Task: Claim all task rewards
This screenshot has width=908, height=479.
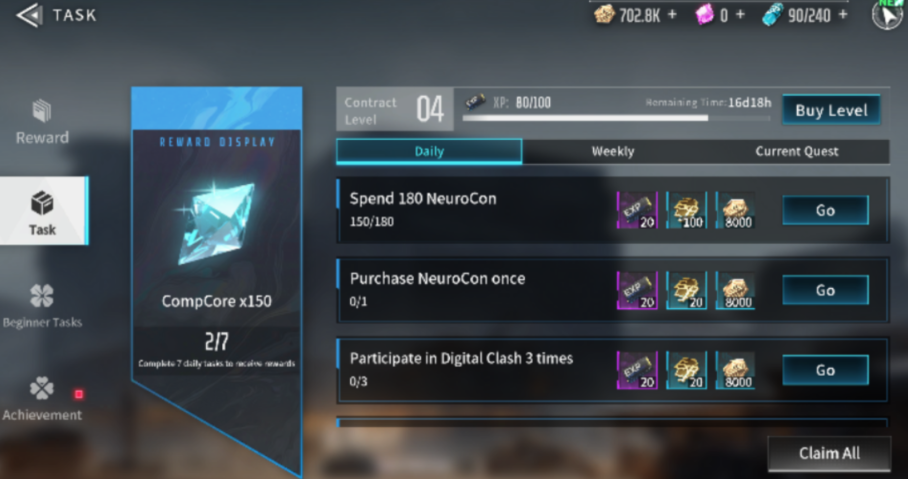Action: 829,453
